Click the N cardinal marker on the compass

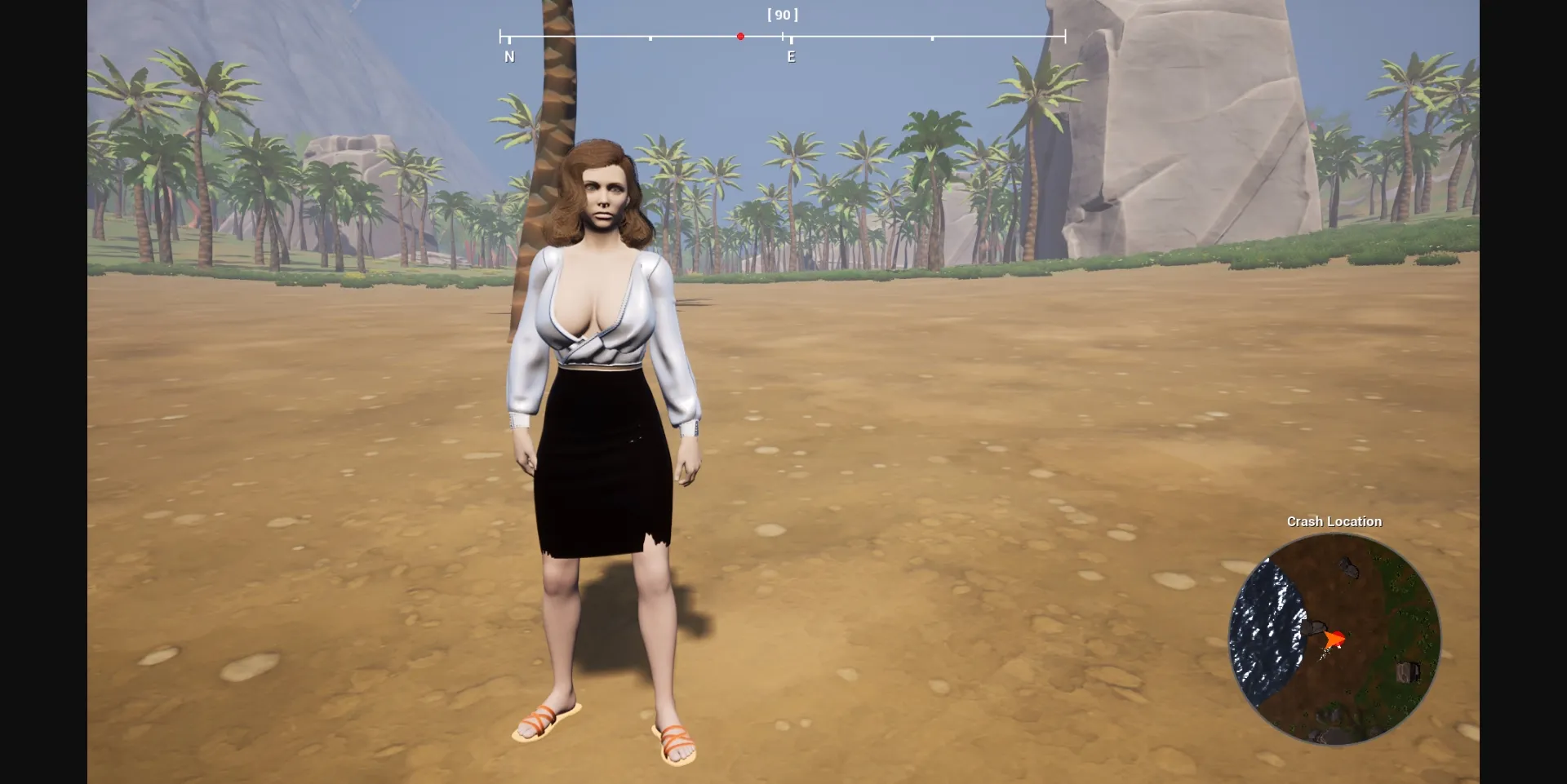click(509, 55)
